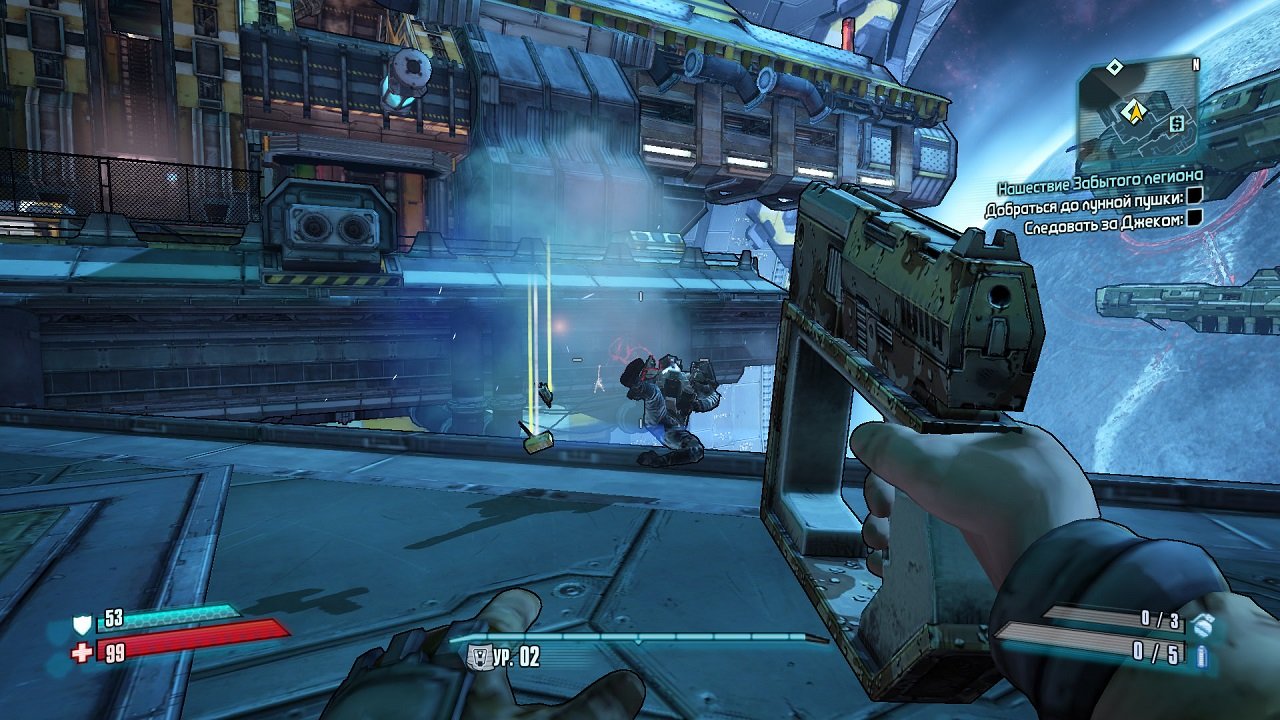Select the grenade icon near ammo counter
This screenshot has height=720, width=1280.
click(x=1203, y=627)
